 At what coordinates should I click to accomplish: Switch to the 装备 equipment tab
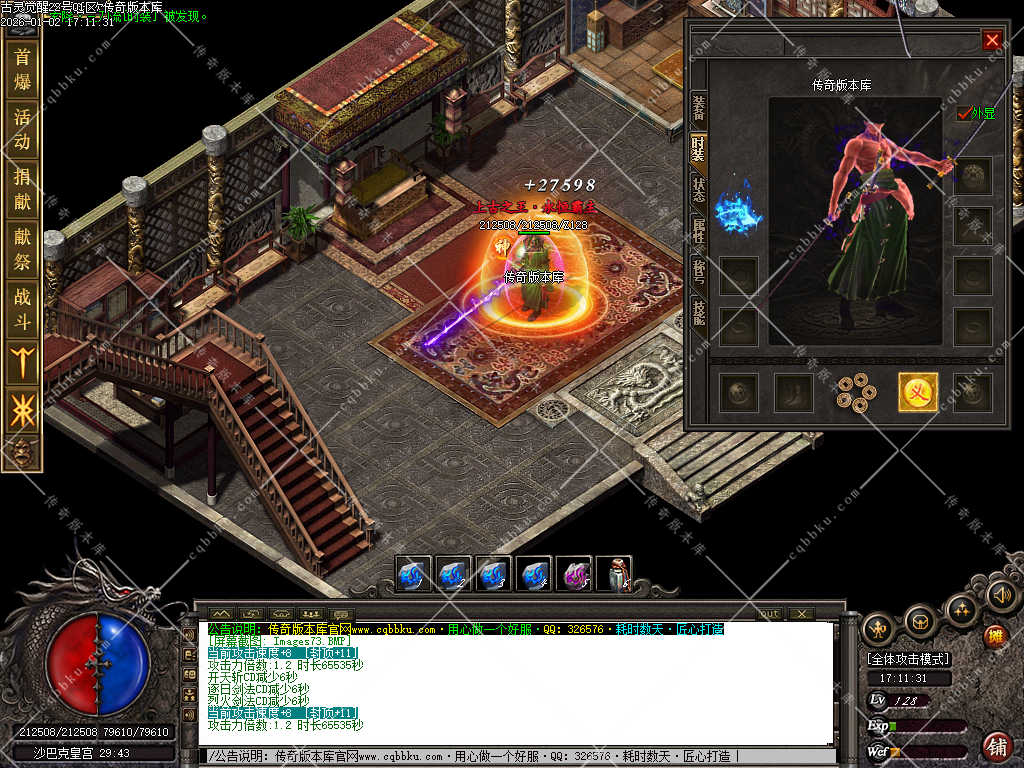tap(698, 108)
